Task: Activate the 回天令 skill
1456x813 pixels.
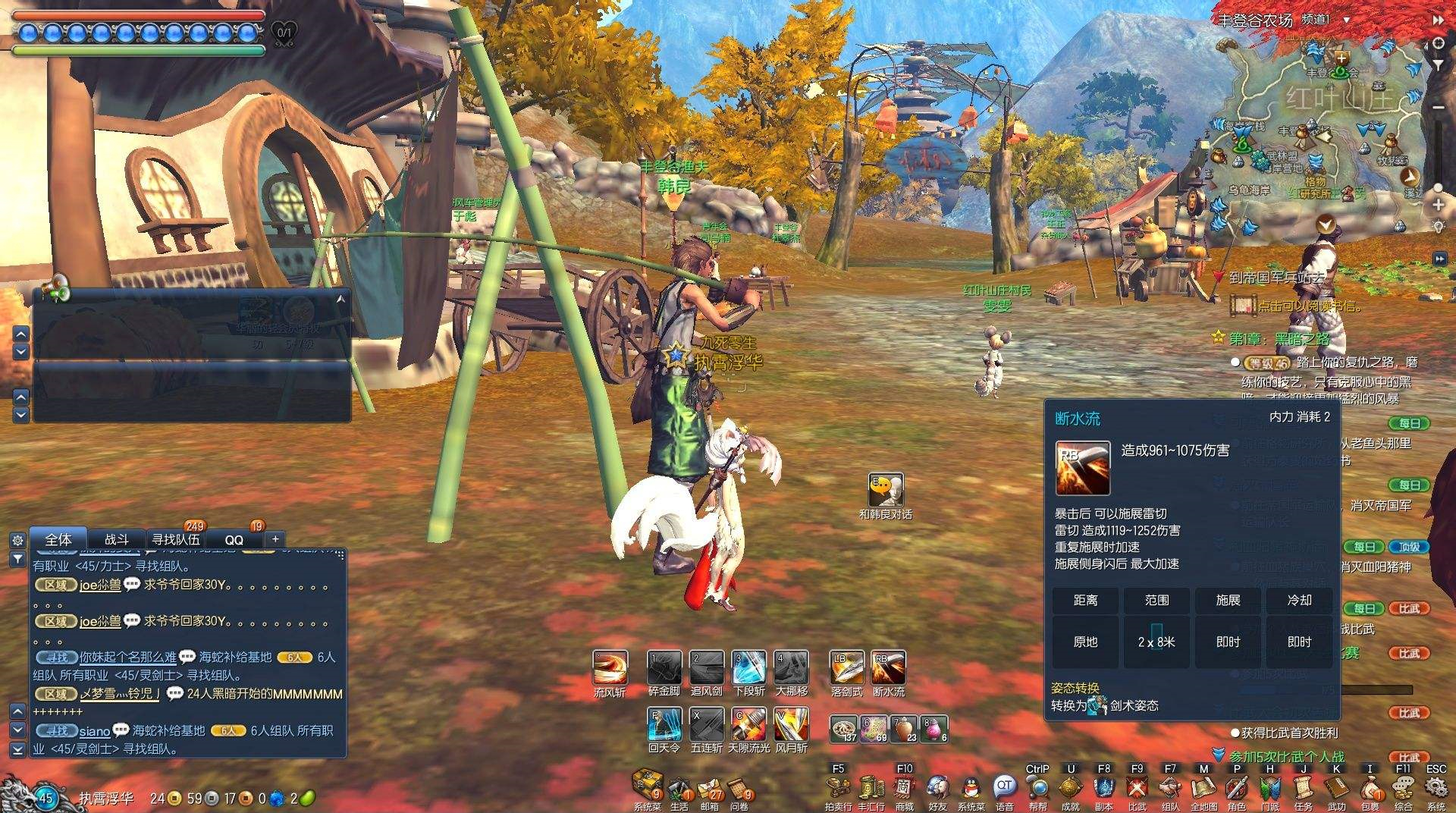Action: click(664, 725)
